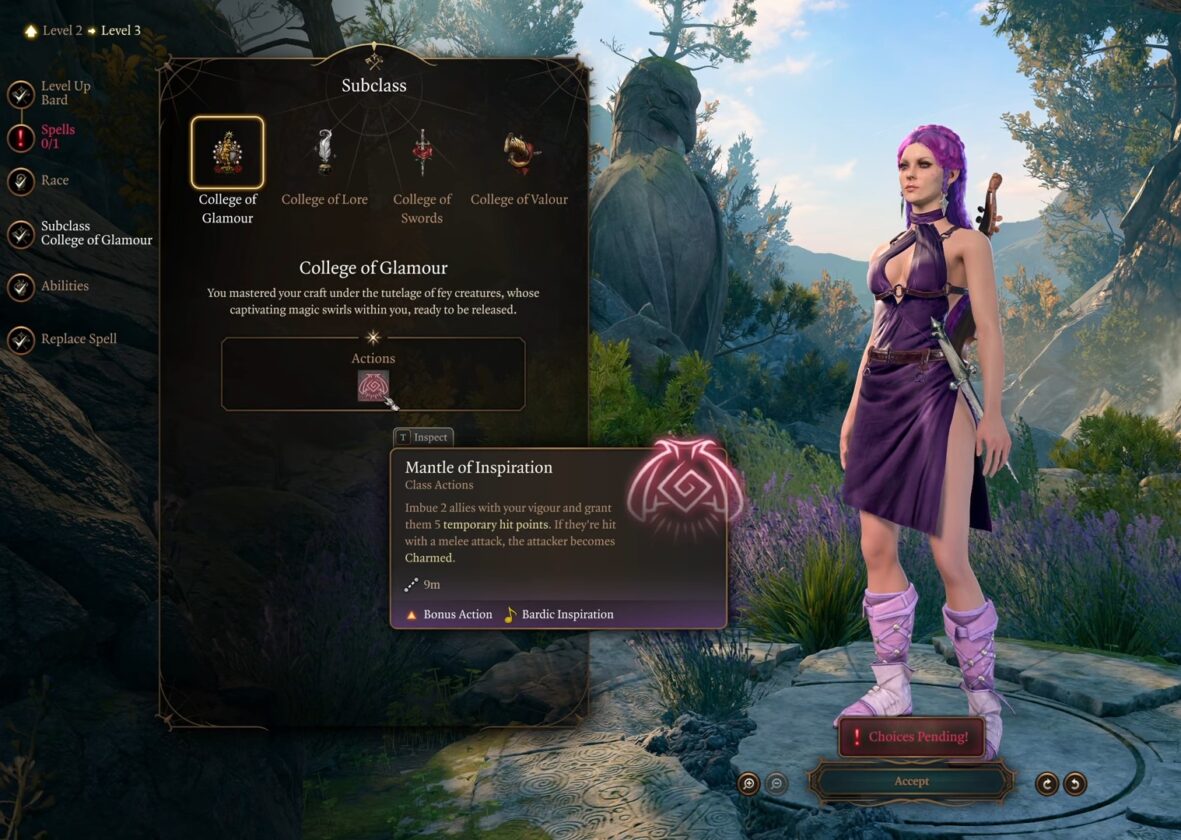Pick the College of Swords subclass
1181x840 pixels.
tap(422, 153)
